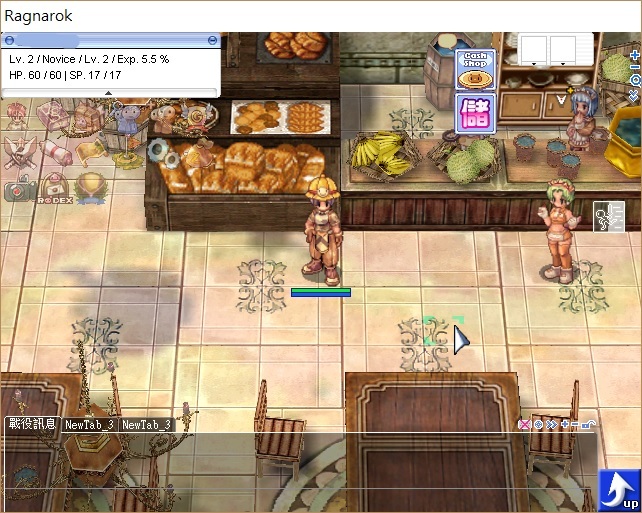Zoom out the minimap with minus button
The width and height of the screenshot is (642, 513).
[x=635, y=67]
